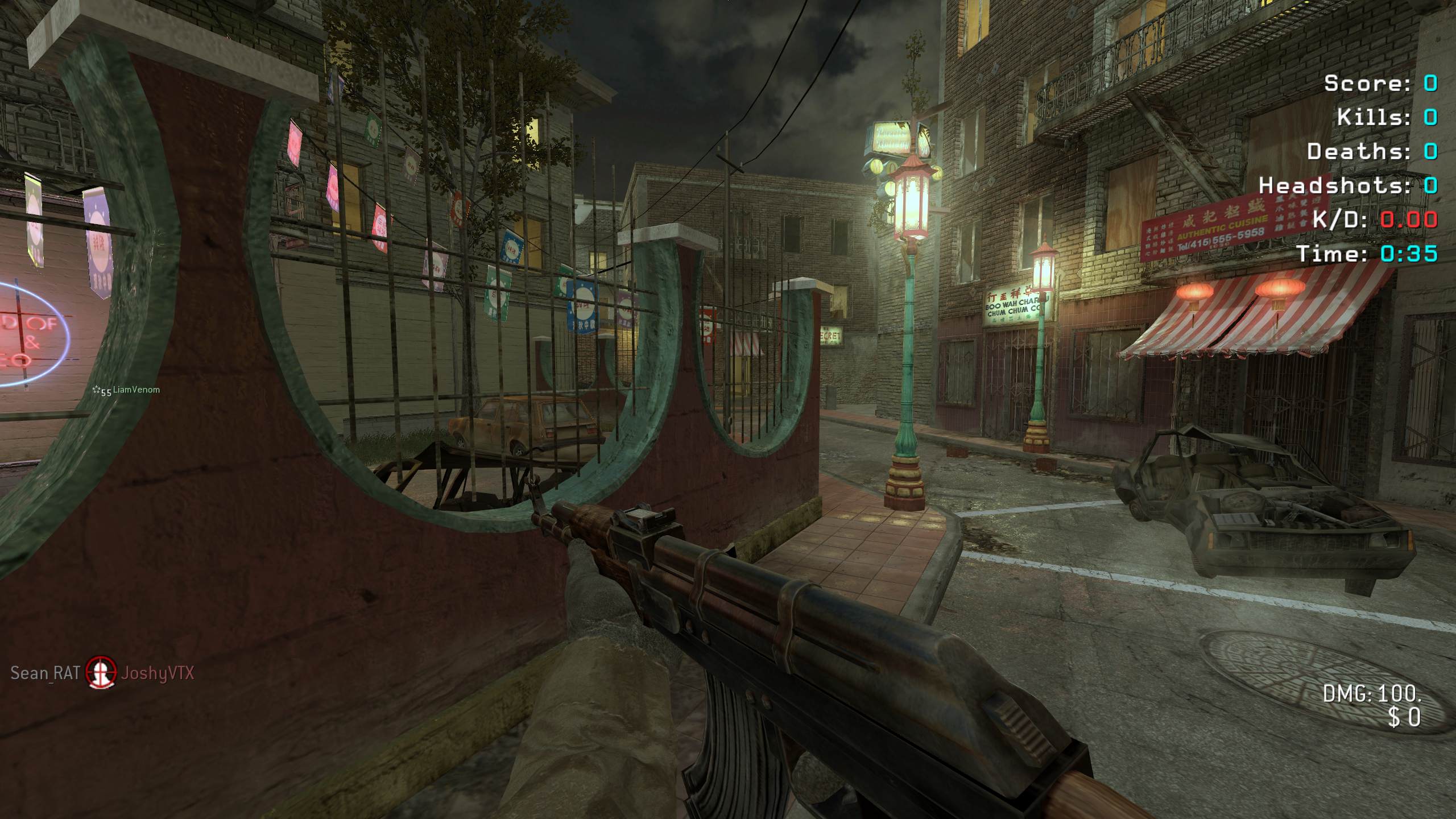Click the headshot icon in the killfeed
The height and width of the screenshot is (819, 1456).
101,672
